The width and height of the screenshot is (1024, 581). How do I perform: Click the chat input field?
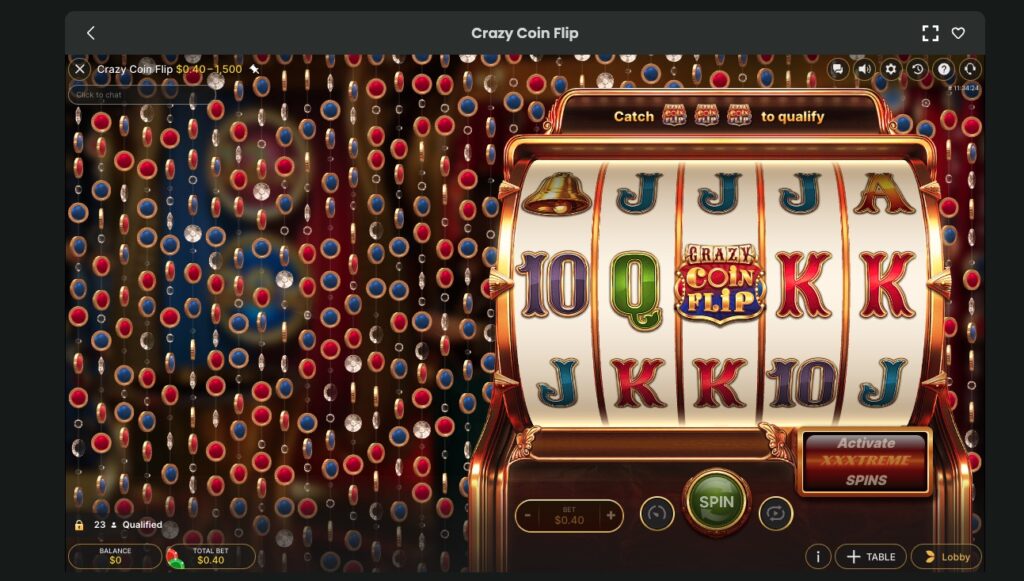coord(140,95)
